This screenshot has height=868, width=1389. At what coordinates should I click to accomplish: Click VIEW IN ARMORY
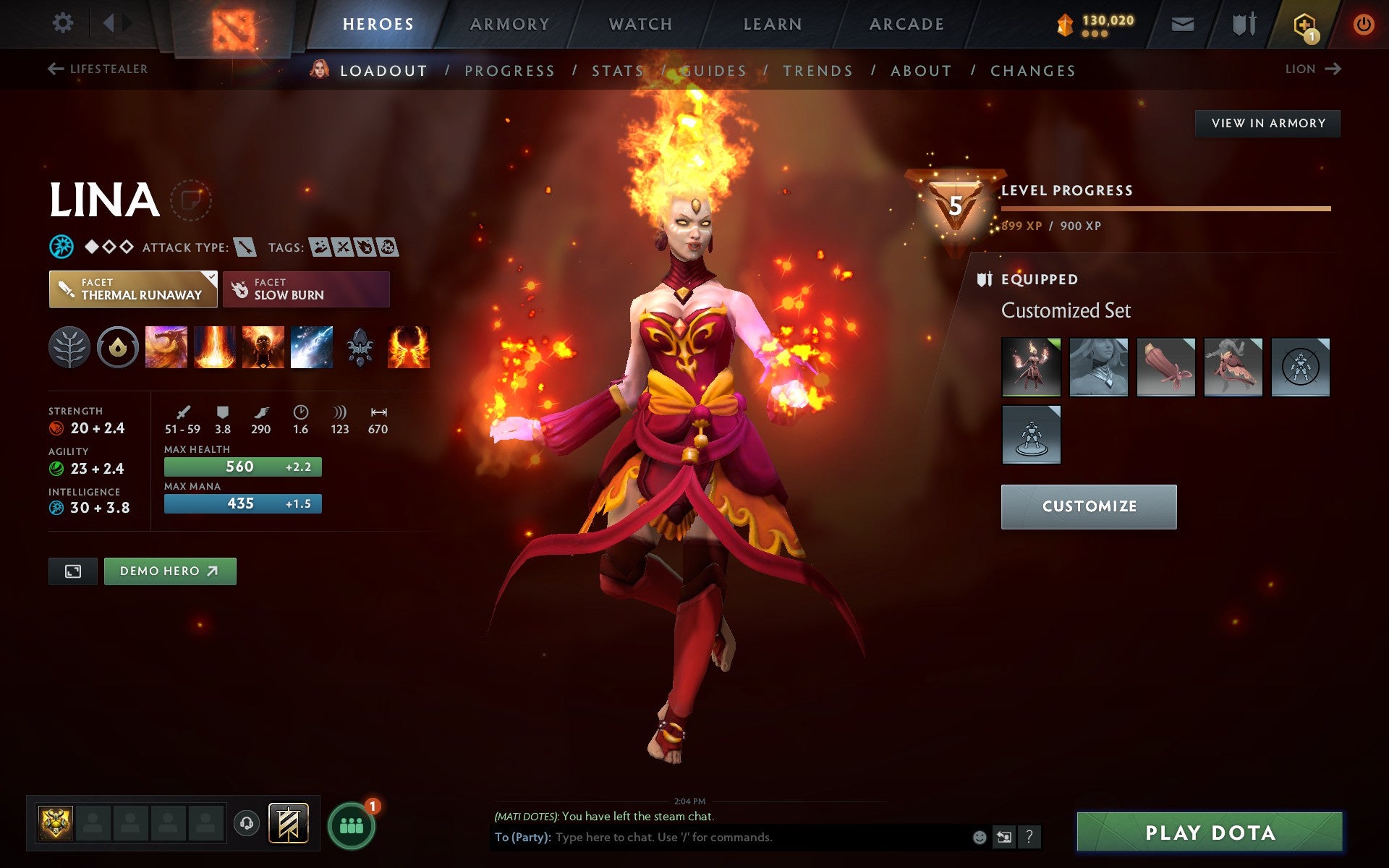(x=1267, y=123)
